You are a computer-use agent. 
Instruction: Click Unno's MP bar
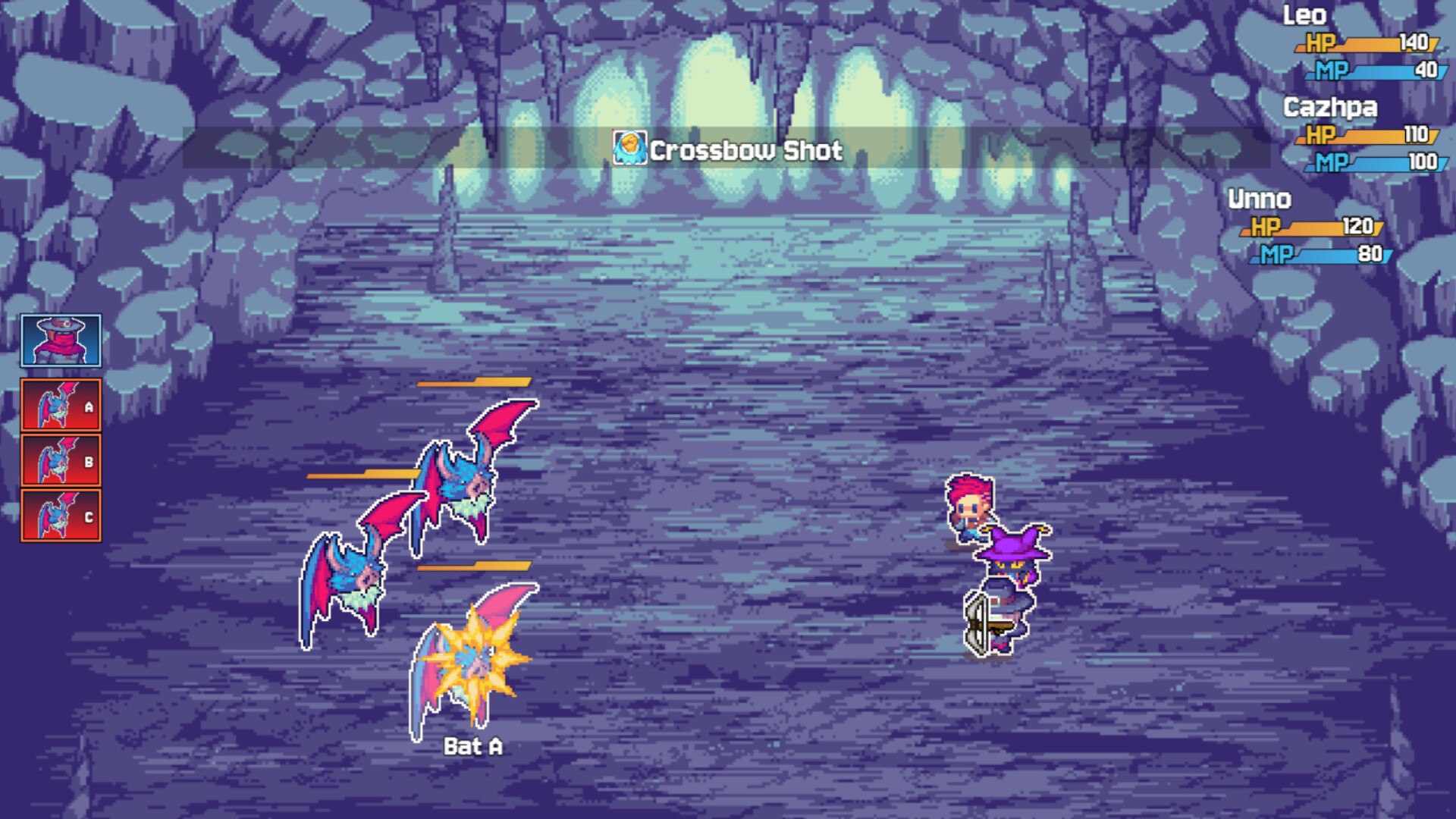coord(1319,253)
